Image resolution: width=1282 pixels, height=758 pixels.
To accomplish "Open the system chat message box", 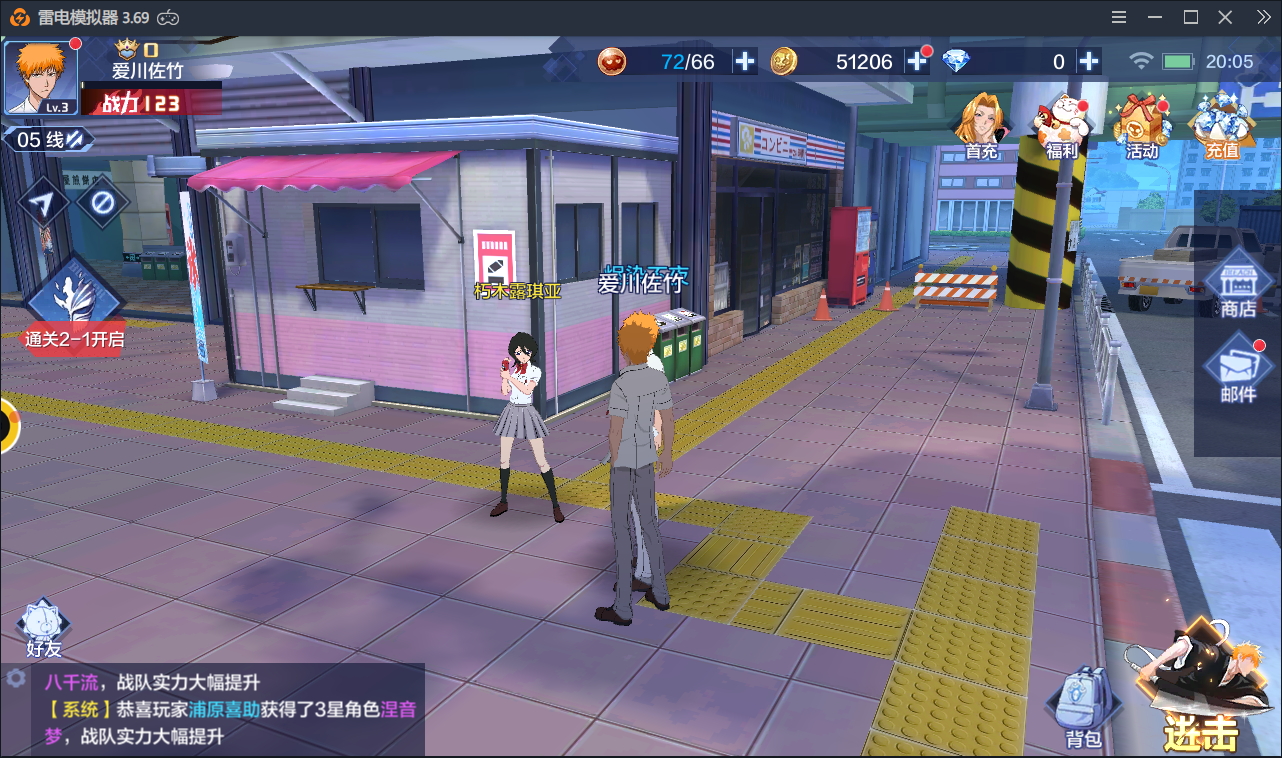I will (x=230, y=709).
